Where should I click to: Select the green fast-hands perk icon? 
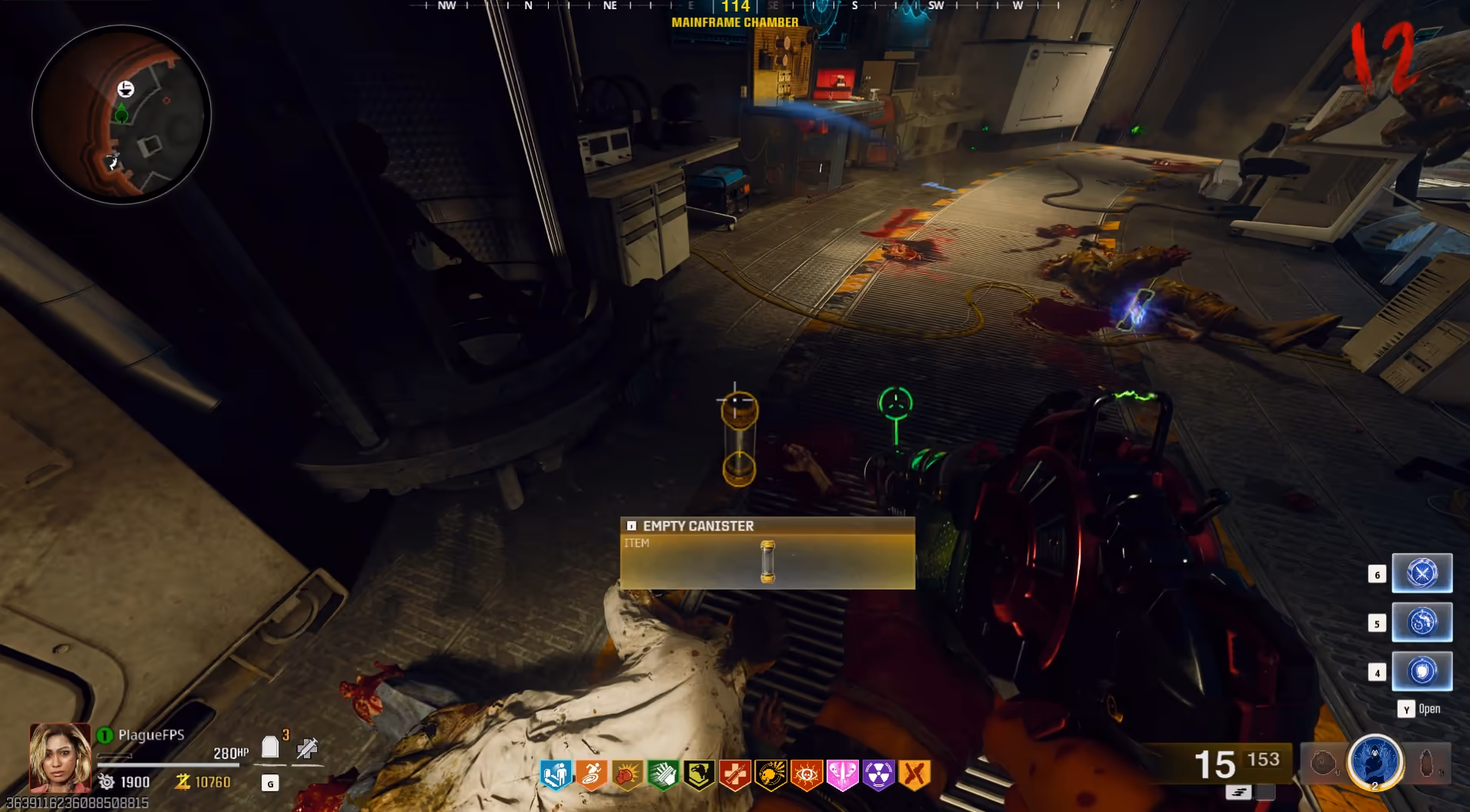point(663,775)
